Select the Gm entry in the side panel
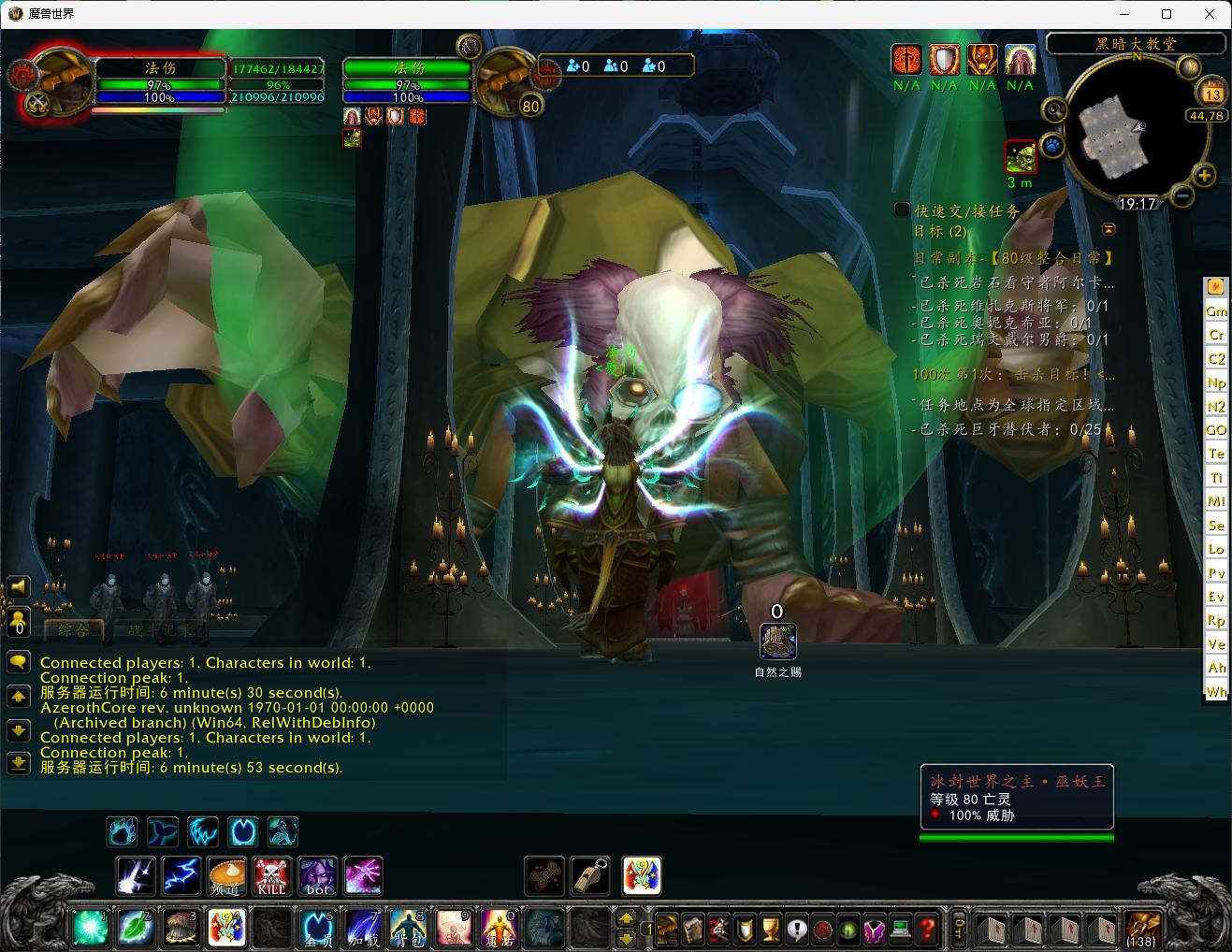The width and height of the screenshot is (1232, 952). [1216, 310]
